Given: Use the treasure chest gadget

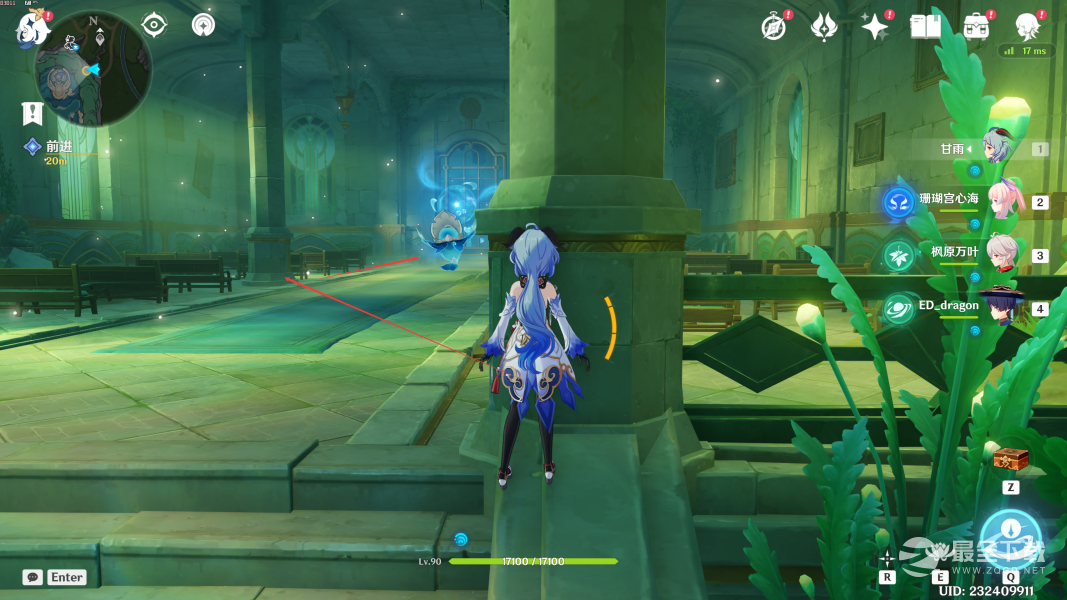Looking at the screenshot, I should coord(1010,461).
